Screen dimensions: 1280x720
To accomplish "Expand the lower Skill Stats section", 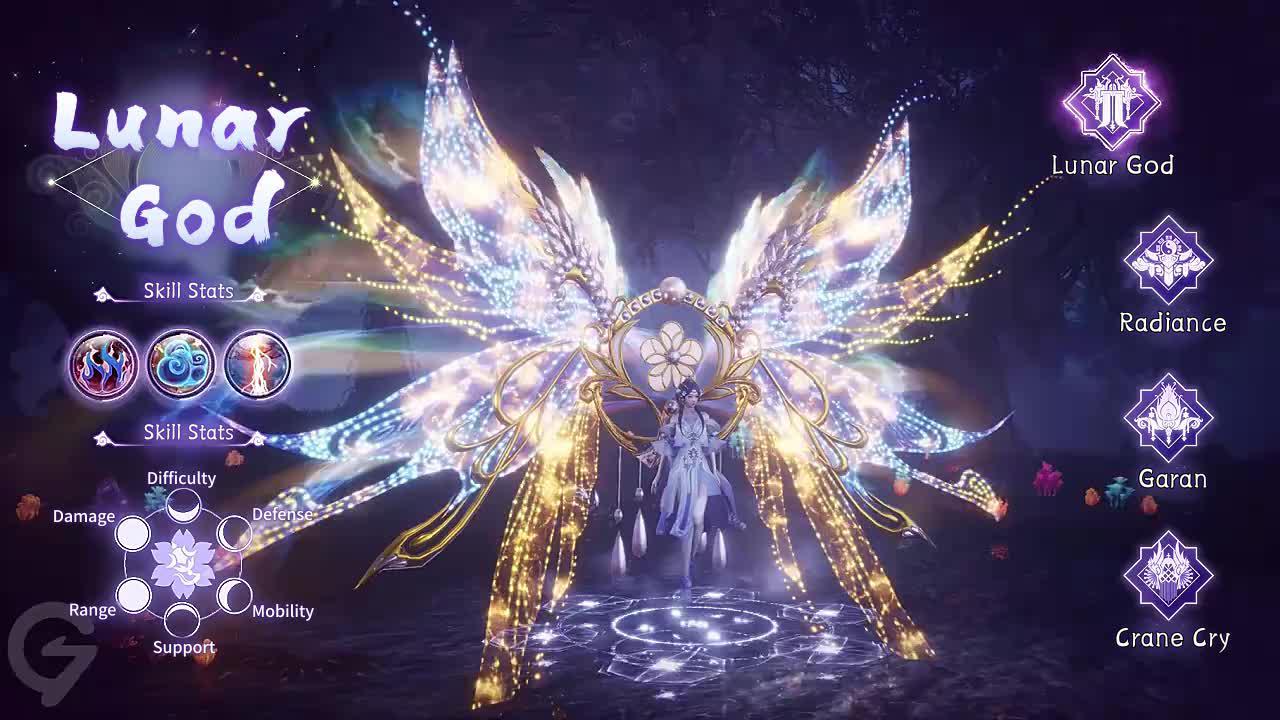I will [x=187, y=434].
